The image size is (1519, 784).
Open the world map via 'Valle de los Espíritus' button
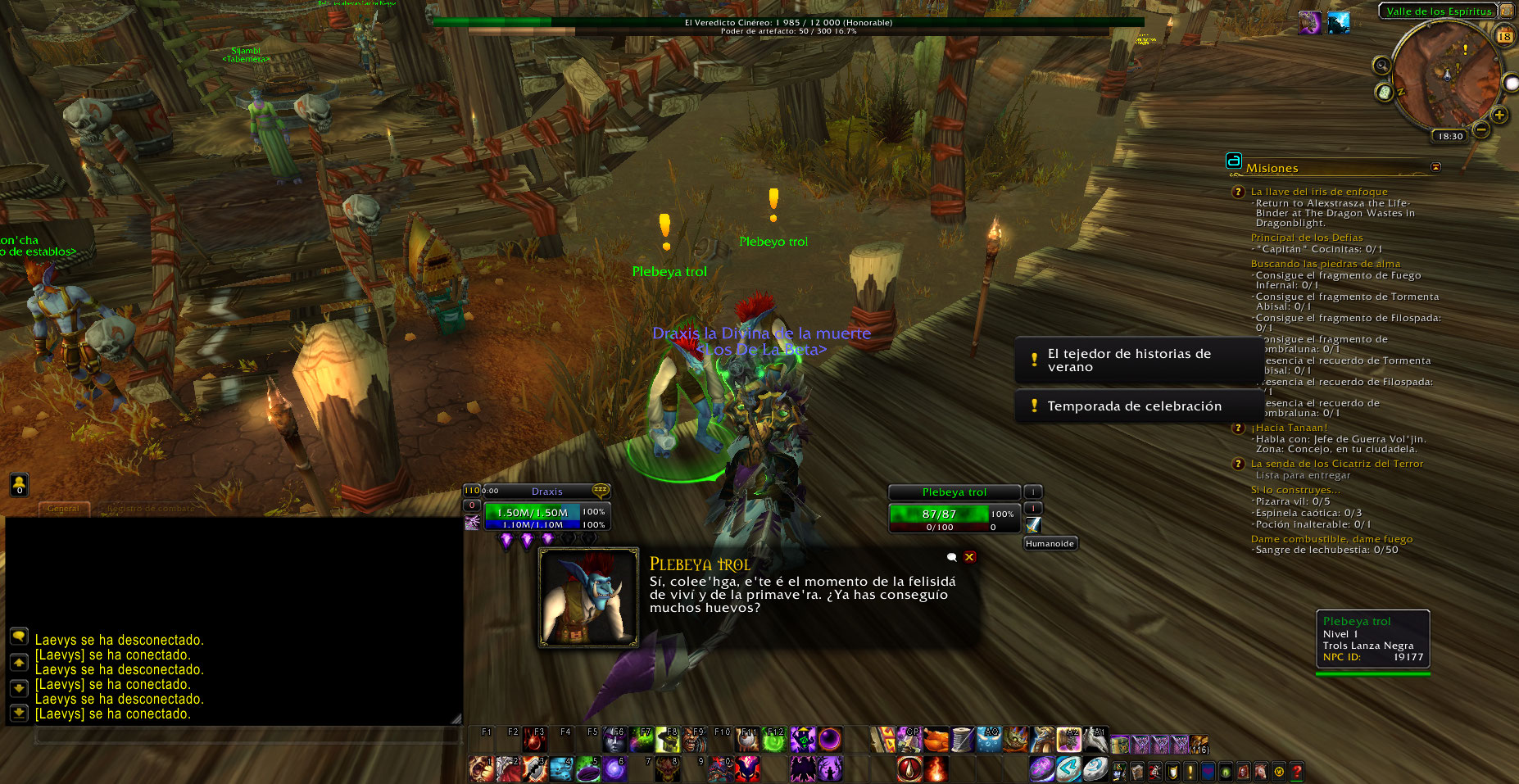pos(1439,11)
